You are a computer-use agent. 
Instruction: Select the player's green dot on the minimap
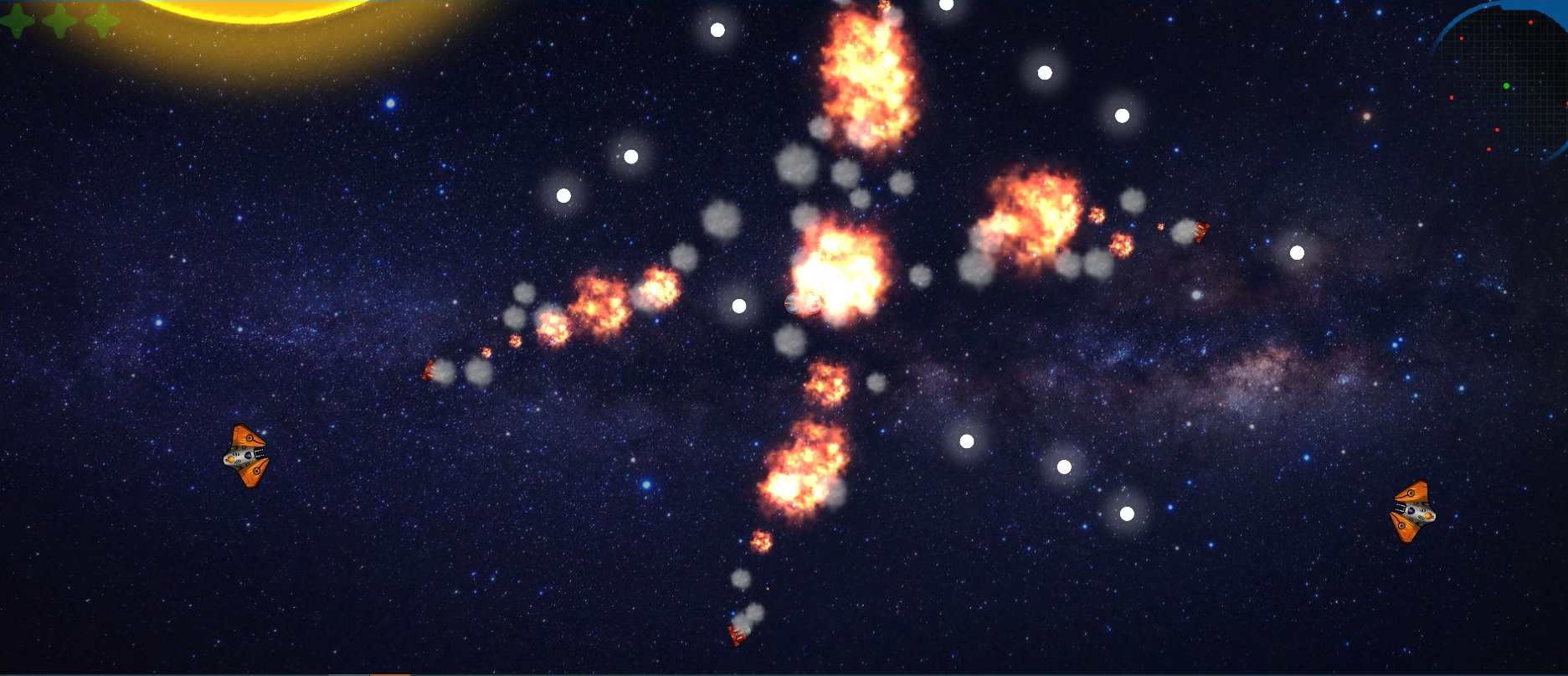point(1506,85)
